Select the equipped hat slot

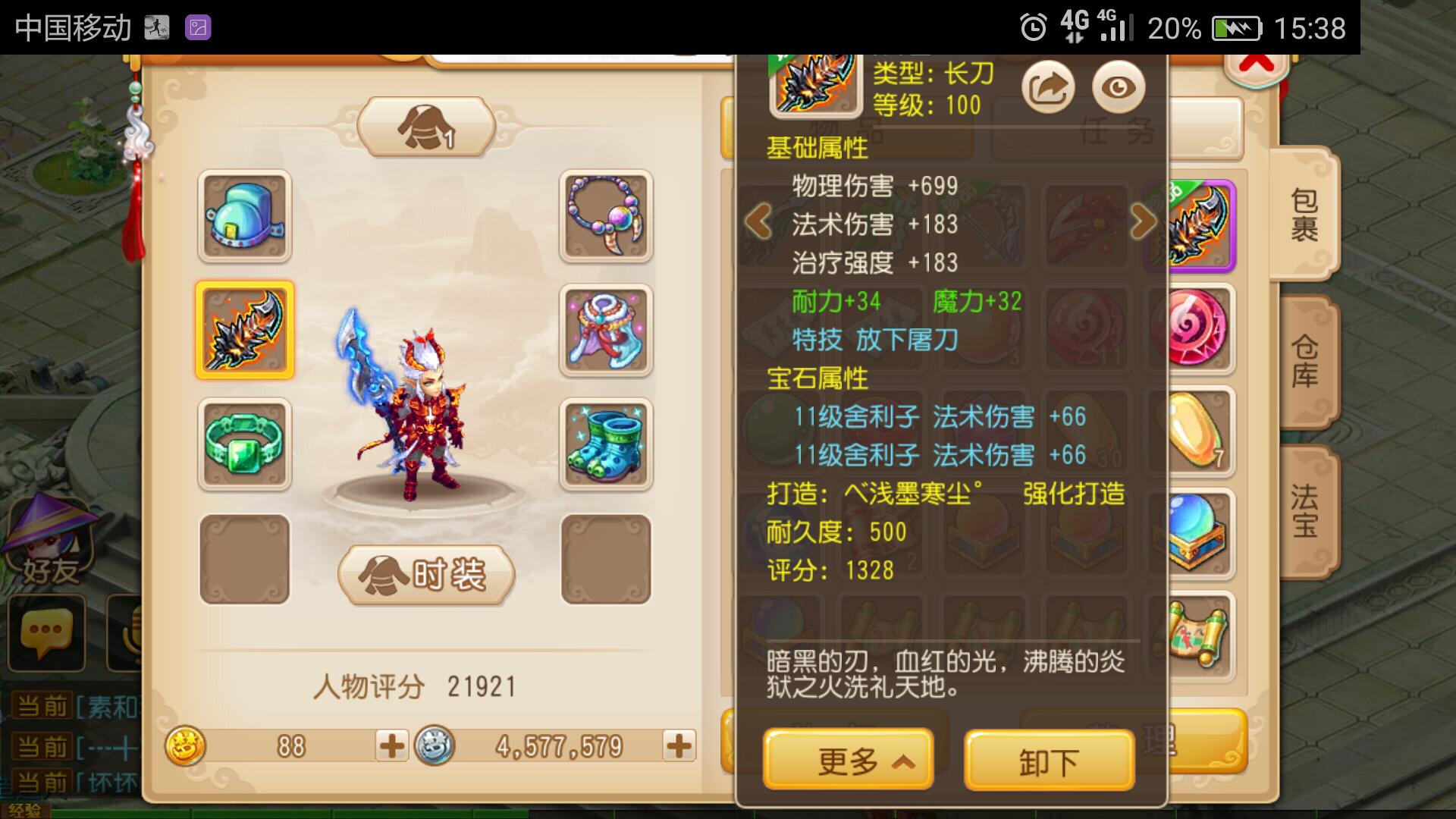(x=244, y=216)
